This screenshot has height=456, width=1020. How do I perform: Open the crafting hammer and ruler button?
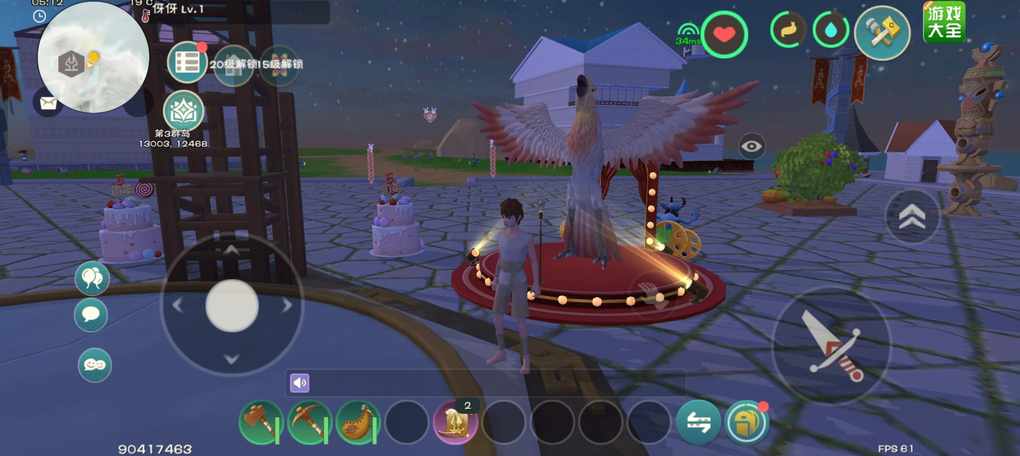[881, 31]
